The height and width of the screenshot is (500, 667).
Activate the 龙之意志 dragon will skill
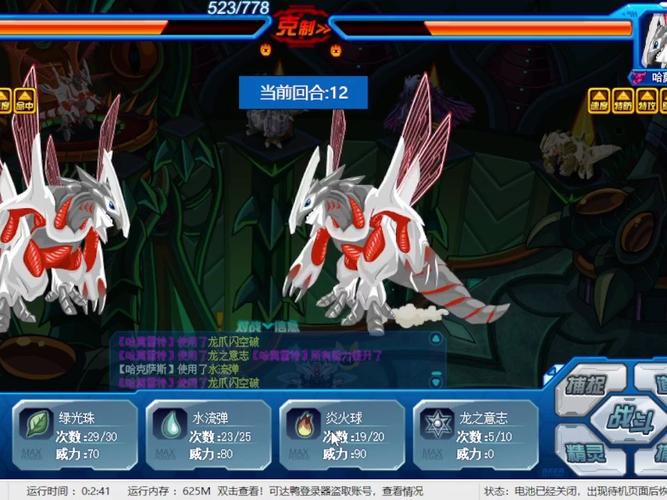(x=476, y=431)
